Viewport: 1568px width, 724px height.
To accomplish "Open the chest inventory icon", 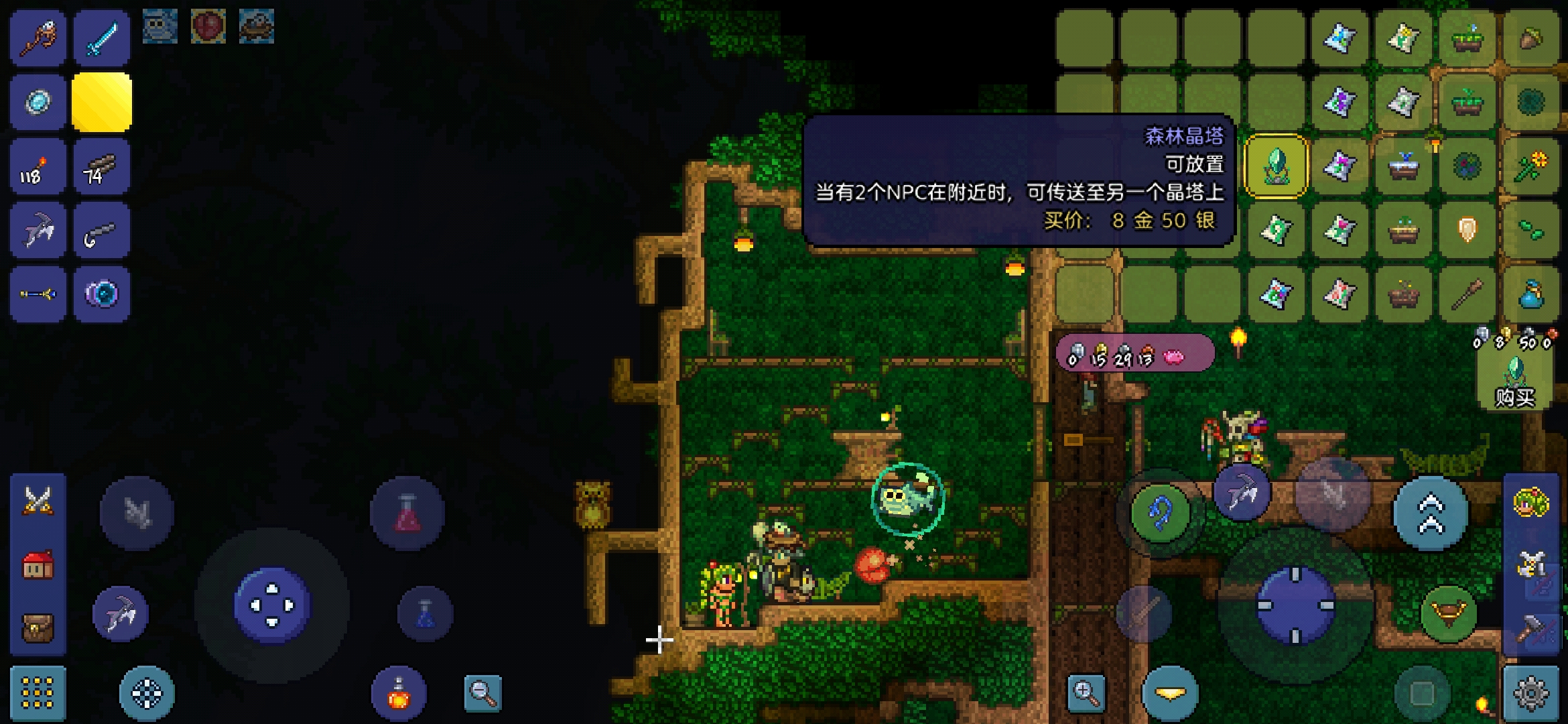I will [x=38, y=627].
